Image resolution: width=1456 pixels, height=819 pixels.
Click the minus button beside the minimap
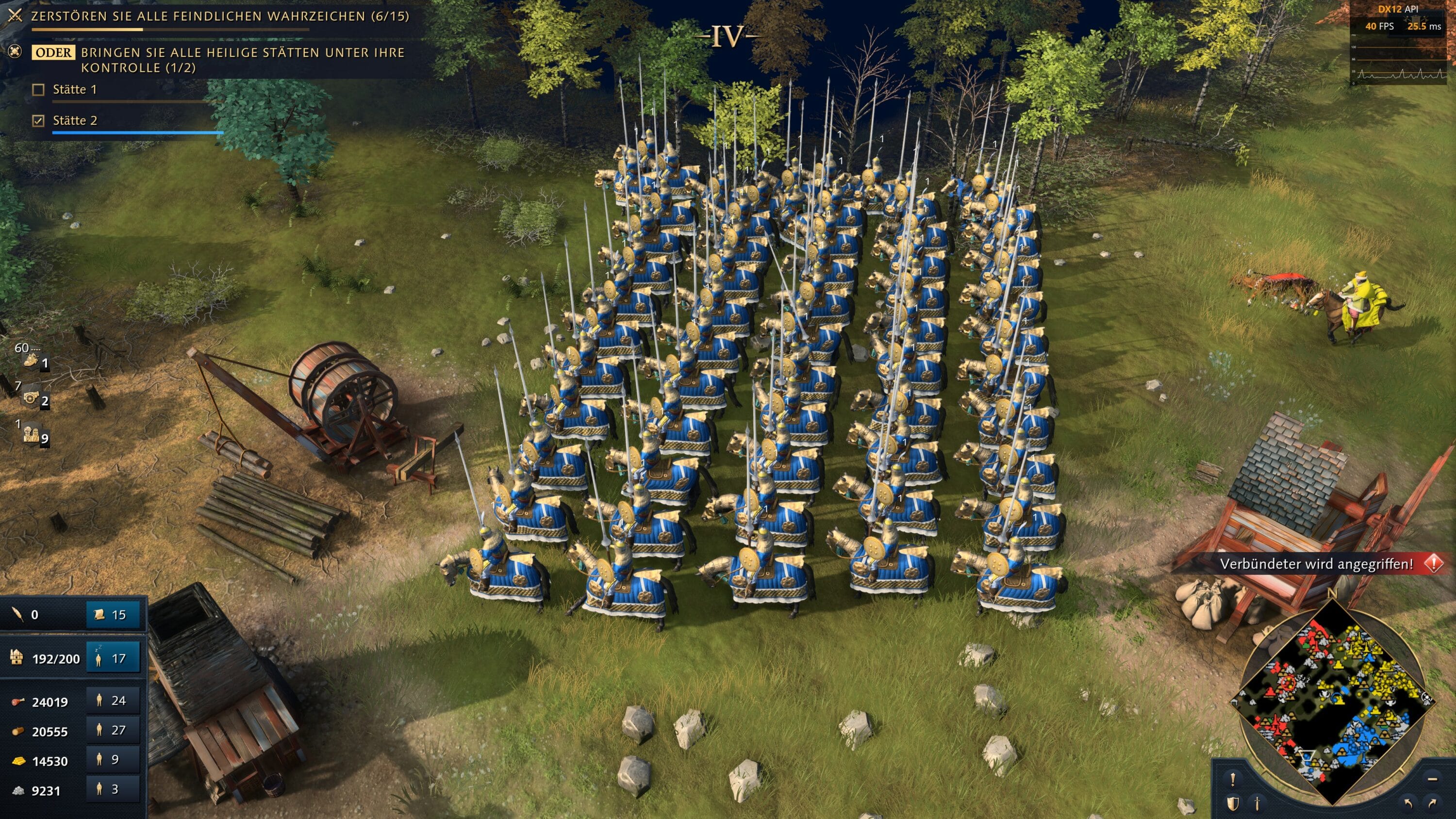coord(1432,779)
